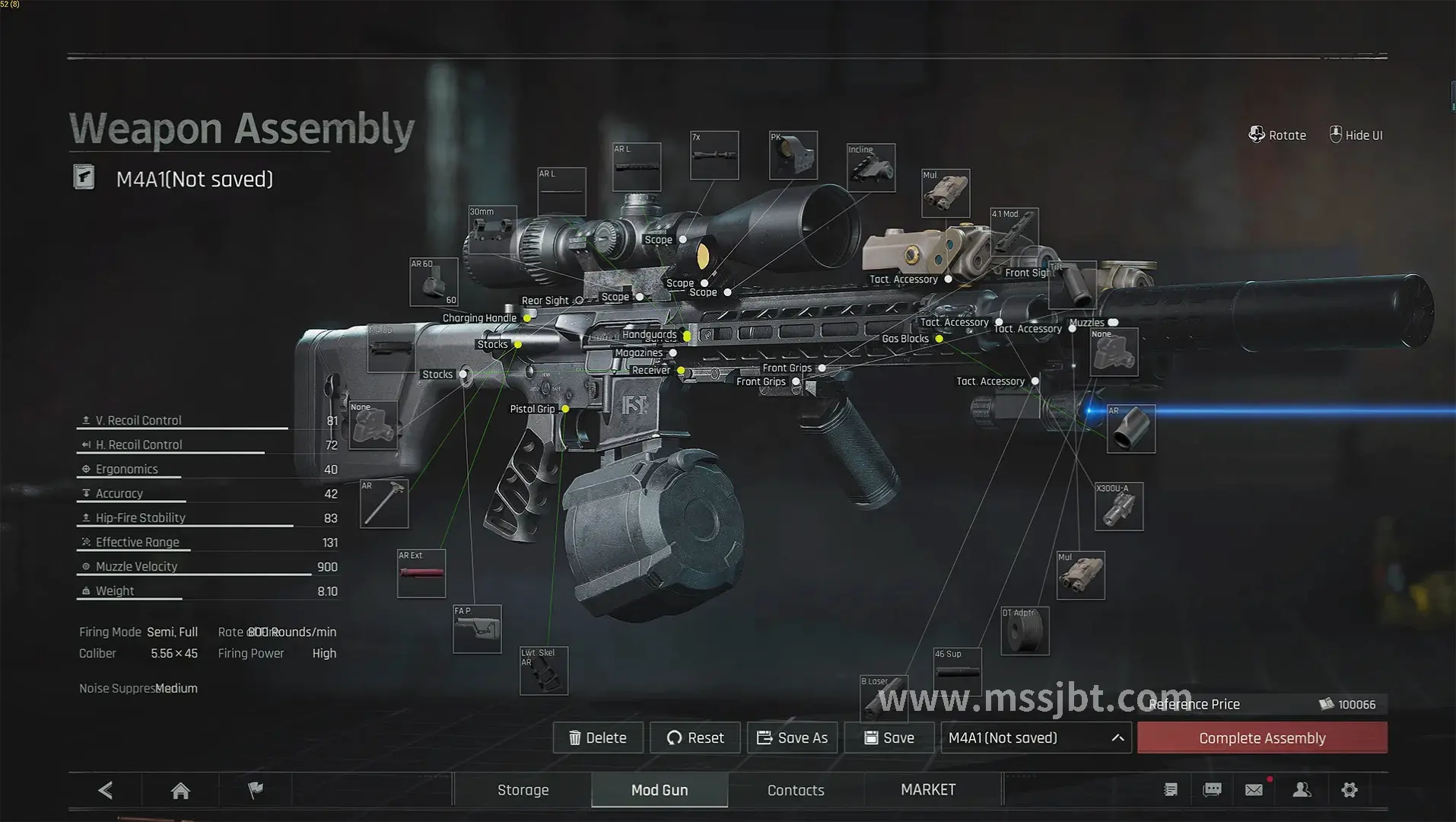Select the X300U-A flashlight attachment slot
The width and height of the screenshot is (1456, 822).
tap(1118, 507)
